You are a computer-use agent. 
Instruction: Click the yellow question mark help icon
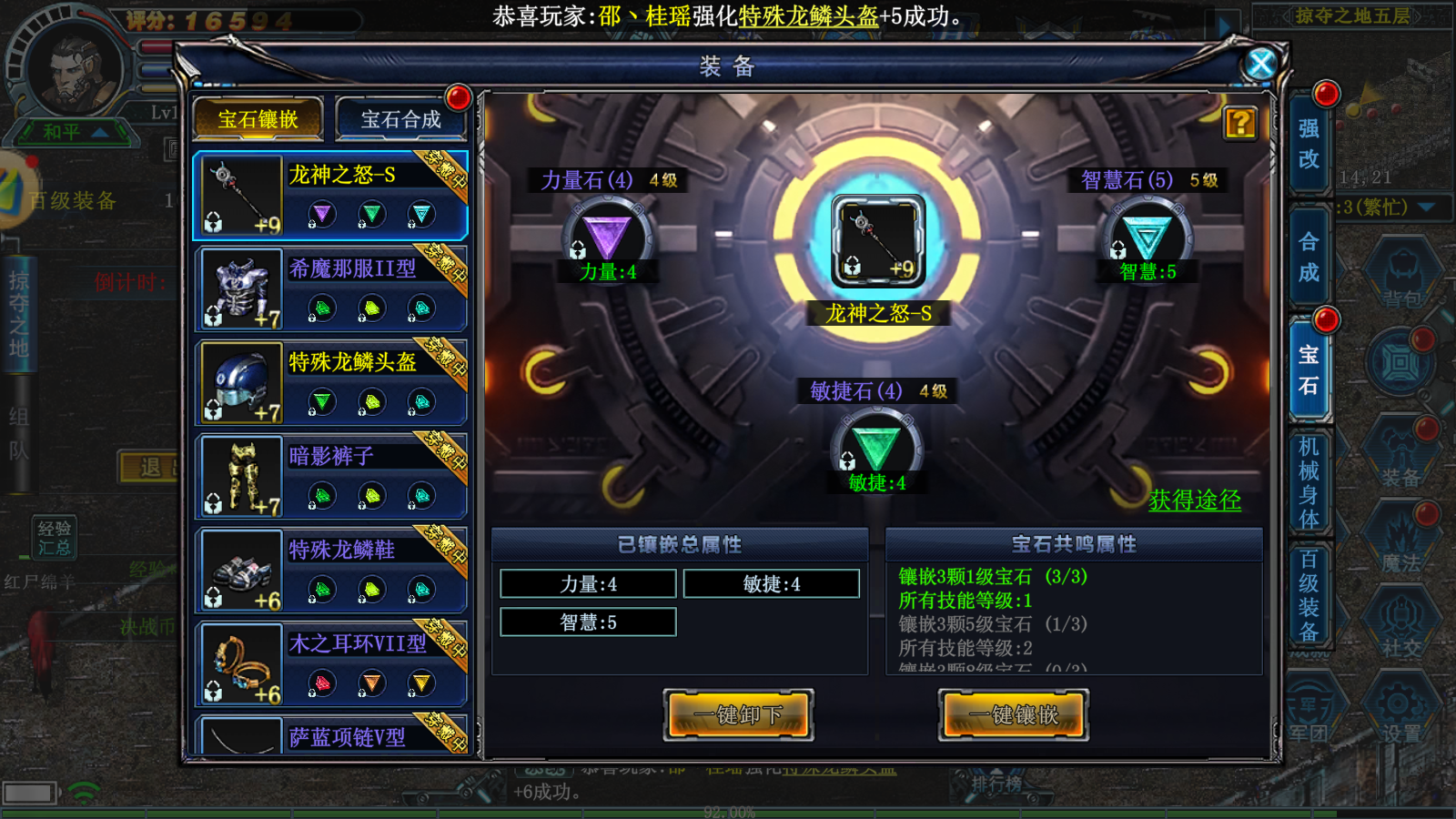1239,124
